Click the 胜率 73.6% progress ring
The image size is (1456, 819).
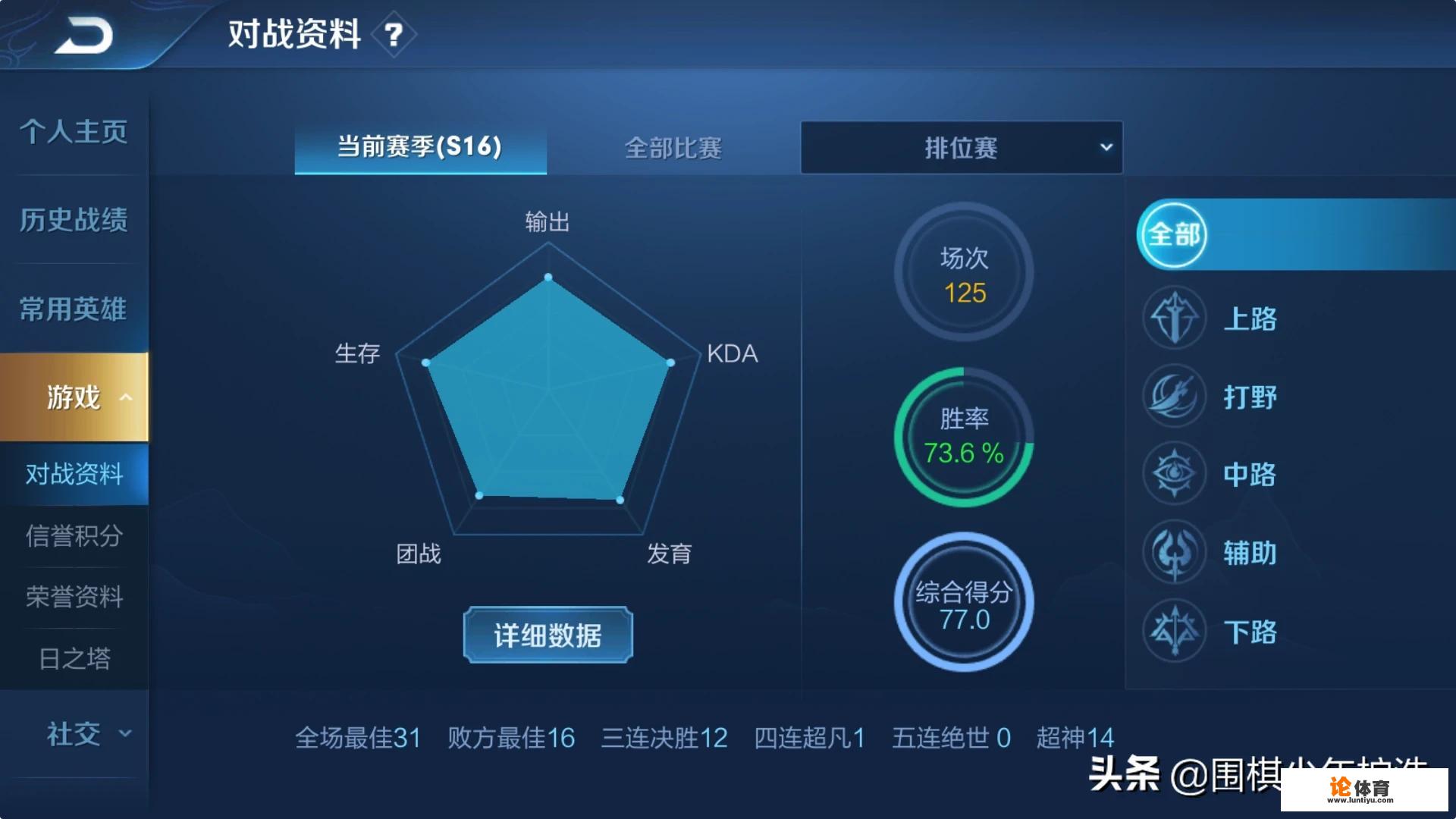click(964, 436)
